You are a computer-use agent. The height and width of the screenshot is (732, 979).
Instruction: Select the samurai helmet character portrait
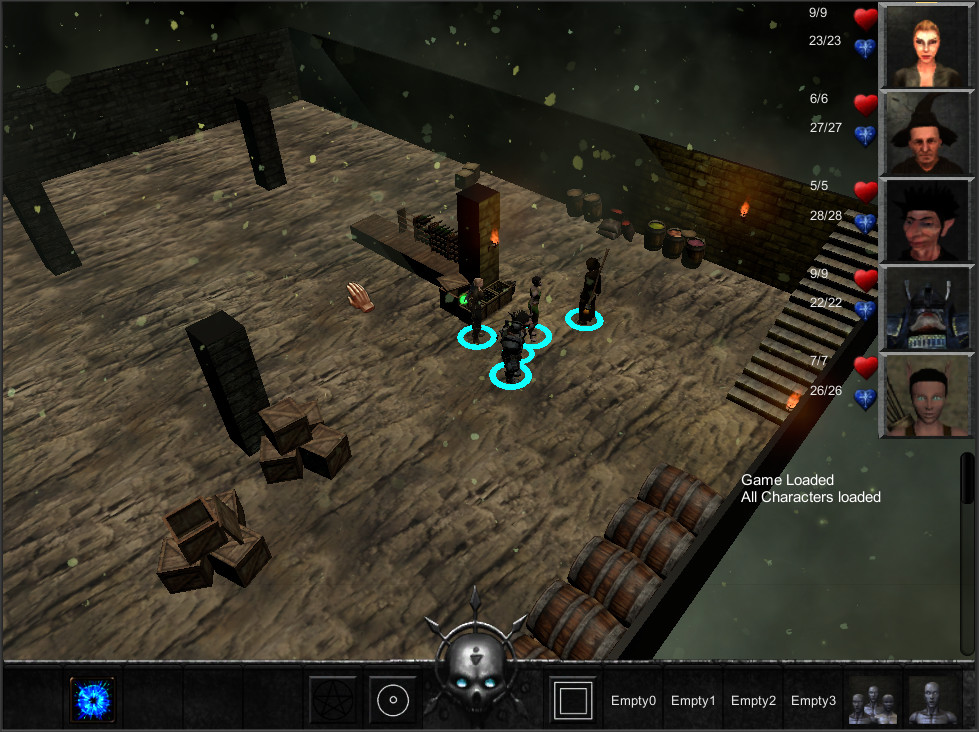(925, 308)
